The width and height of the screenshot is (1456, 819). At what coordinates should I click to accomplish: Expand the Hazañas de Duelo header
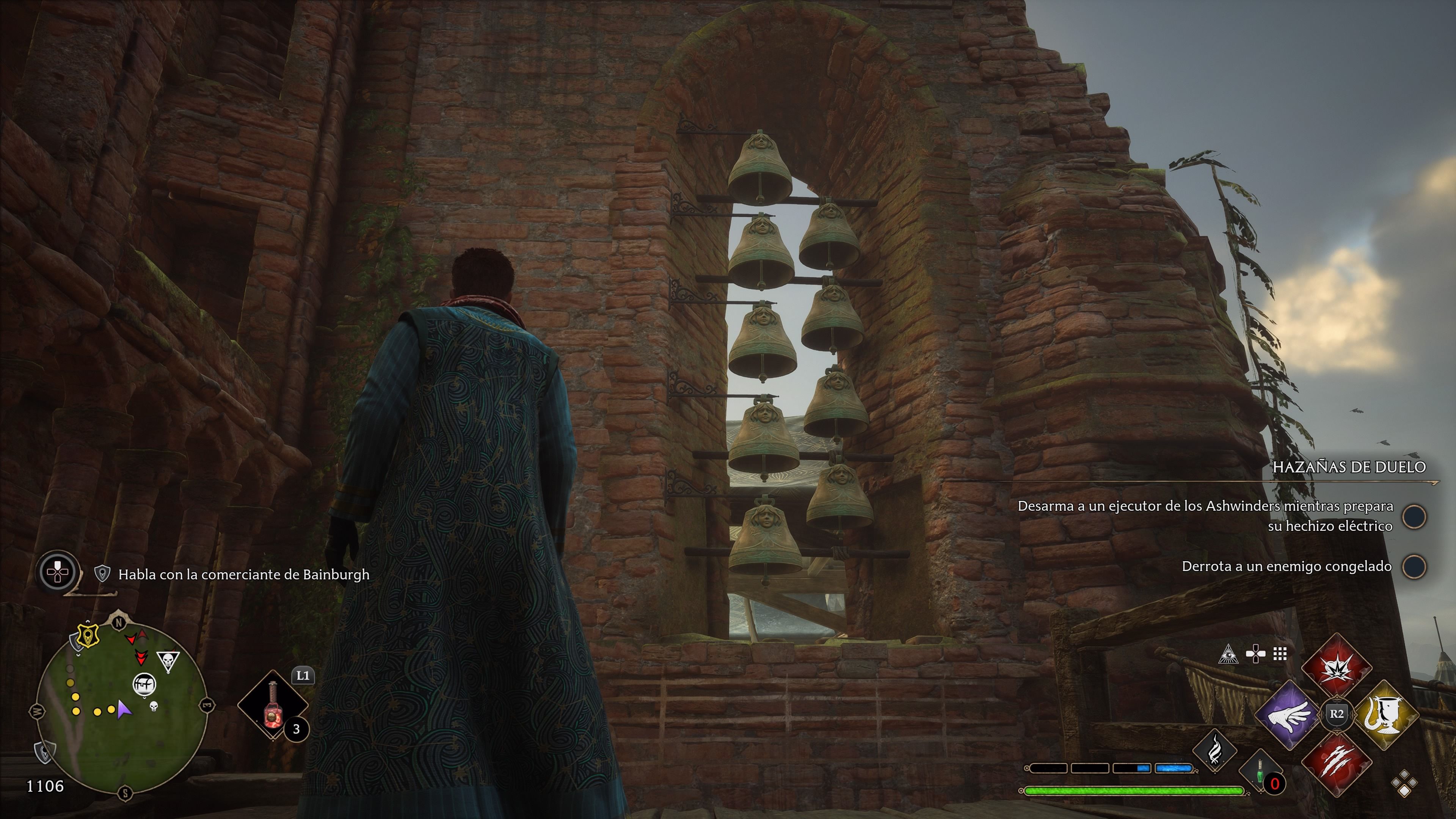point(1349,467)
